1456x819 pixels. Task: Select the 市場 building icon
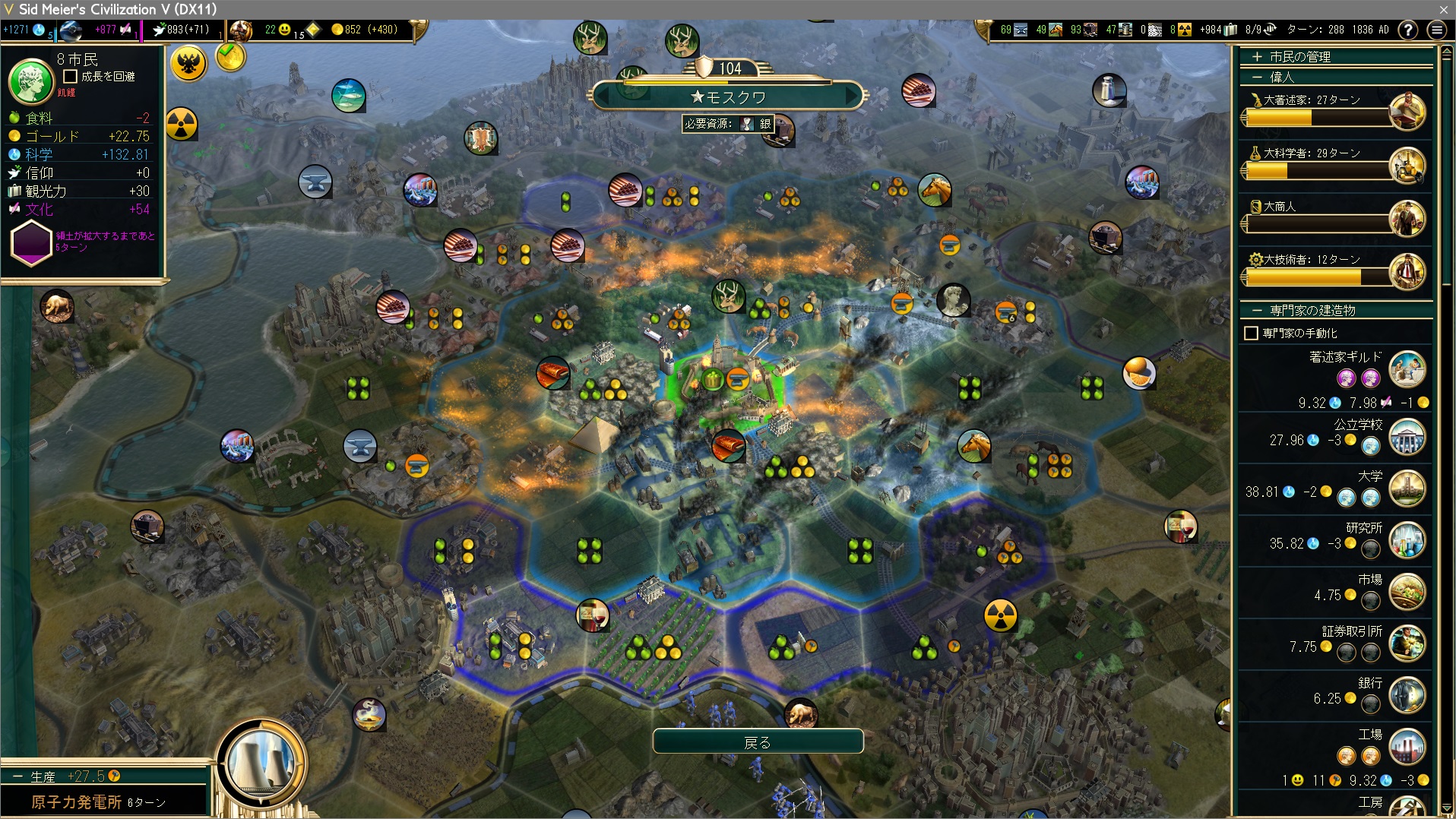click(1407, 592)
